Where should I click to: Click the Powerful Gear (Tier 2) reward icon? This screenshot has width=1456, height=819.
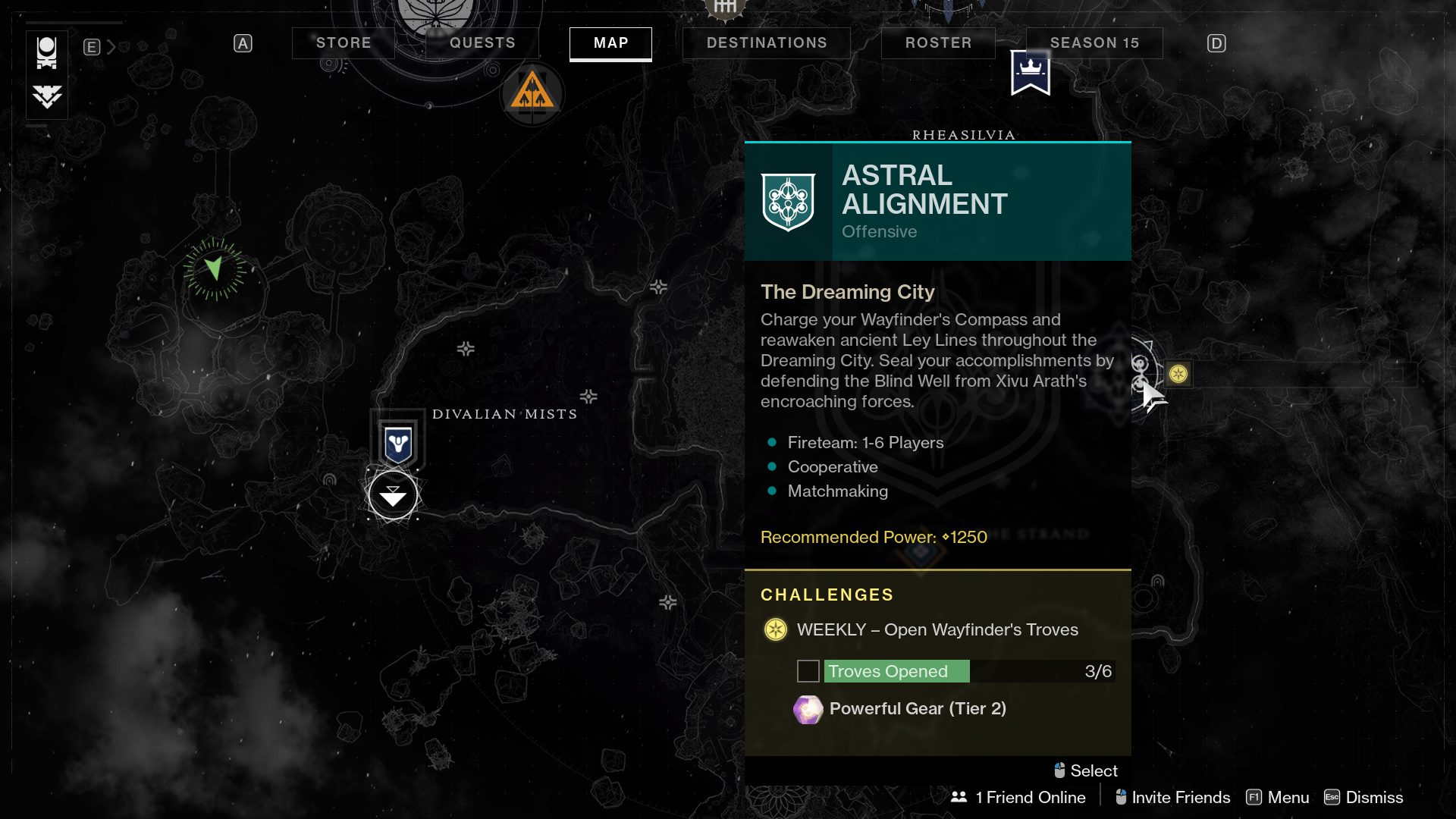808,710
